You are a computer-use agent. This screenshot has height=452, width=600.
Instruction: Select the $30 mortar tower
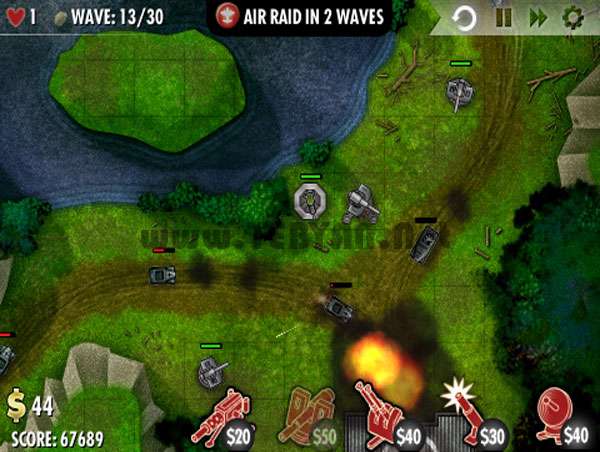472,415
